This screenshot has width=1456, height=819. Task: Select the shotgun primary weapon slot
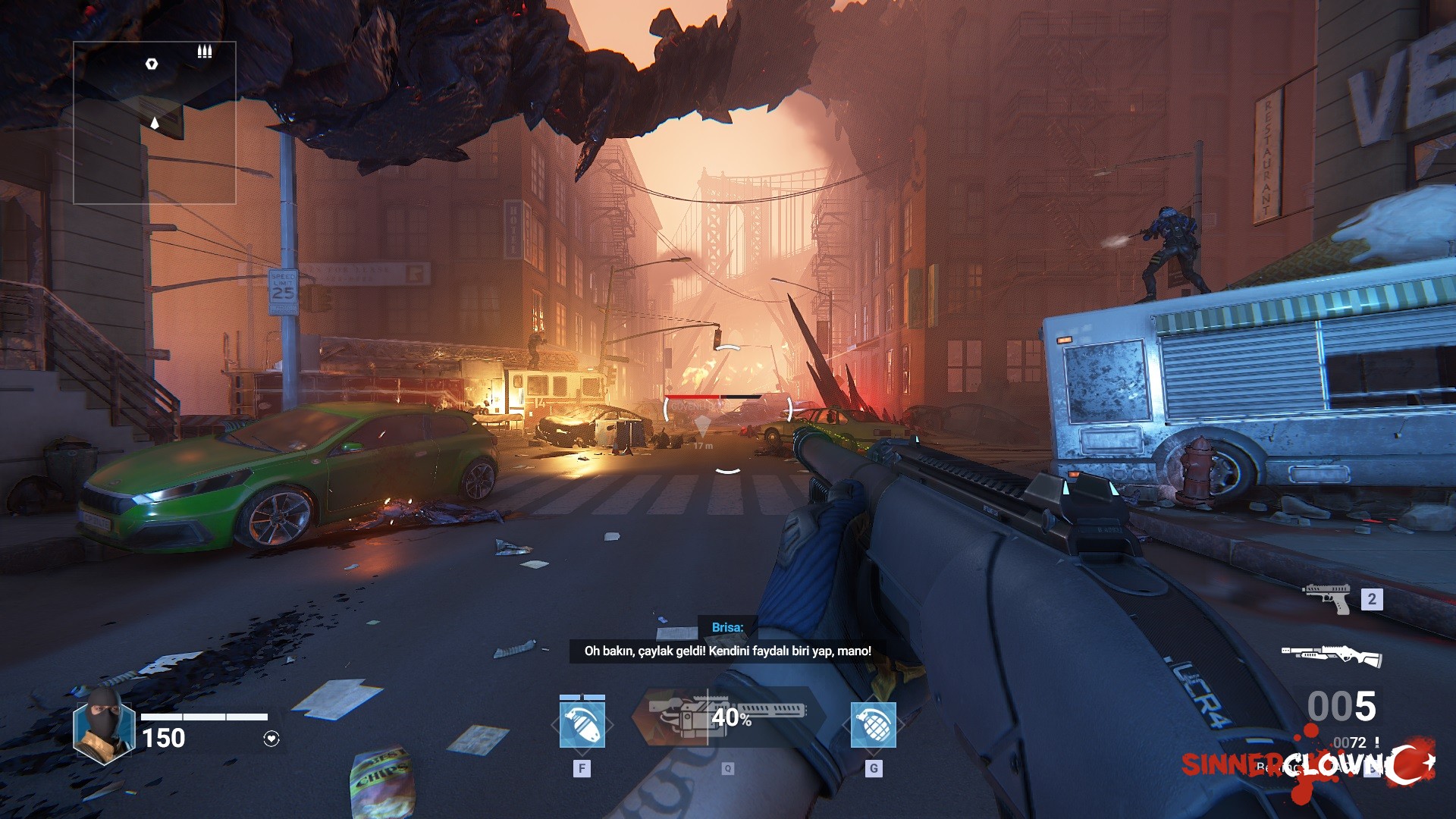coord(1331,655)
